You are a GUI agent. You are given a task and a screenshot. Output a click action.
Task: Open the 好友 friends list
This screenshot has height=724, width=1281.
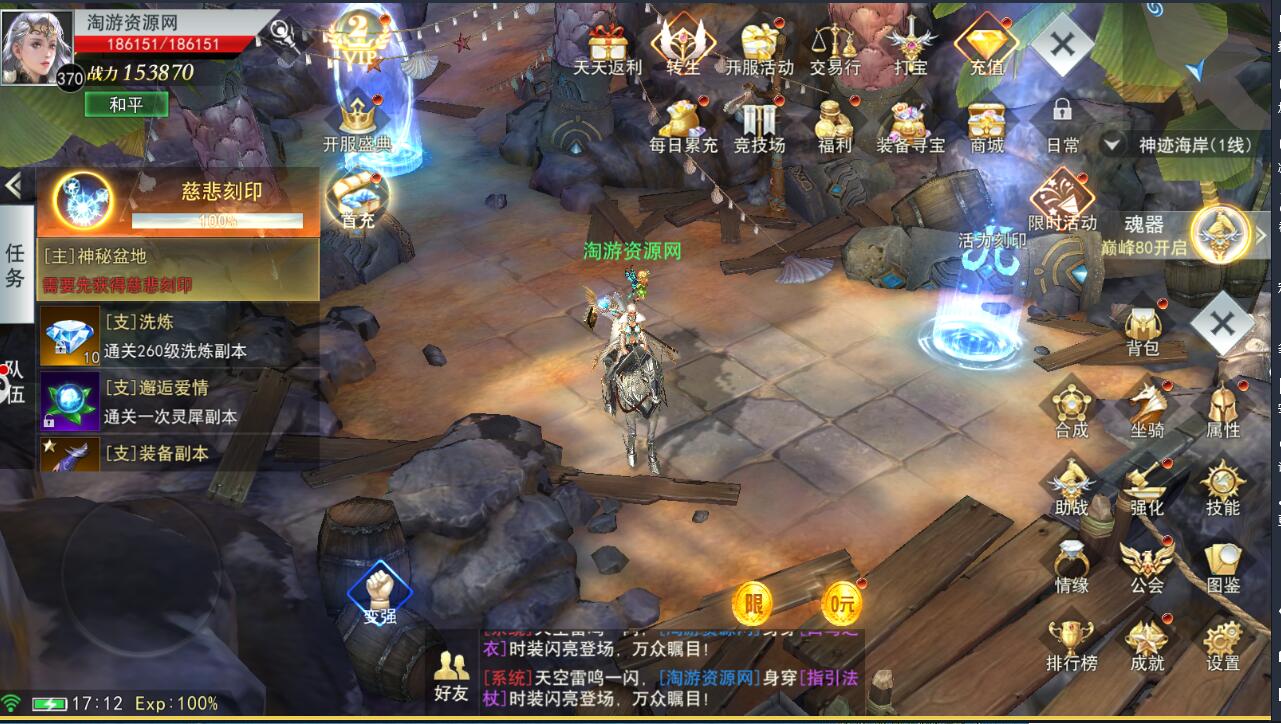pyautogui.click(x=451, y=677)
